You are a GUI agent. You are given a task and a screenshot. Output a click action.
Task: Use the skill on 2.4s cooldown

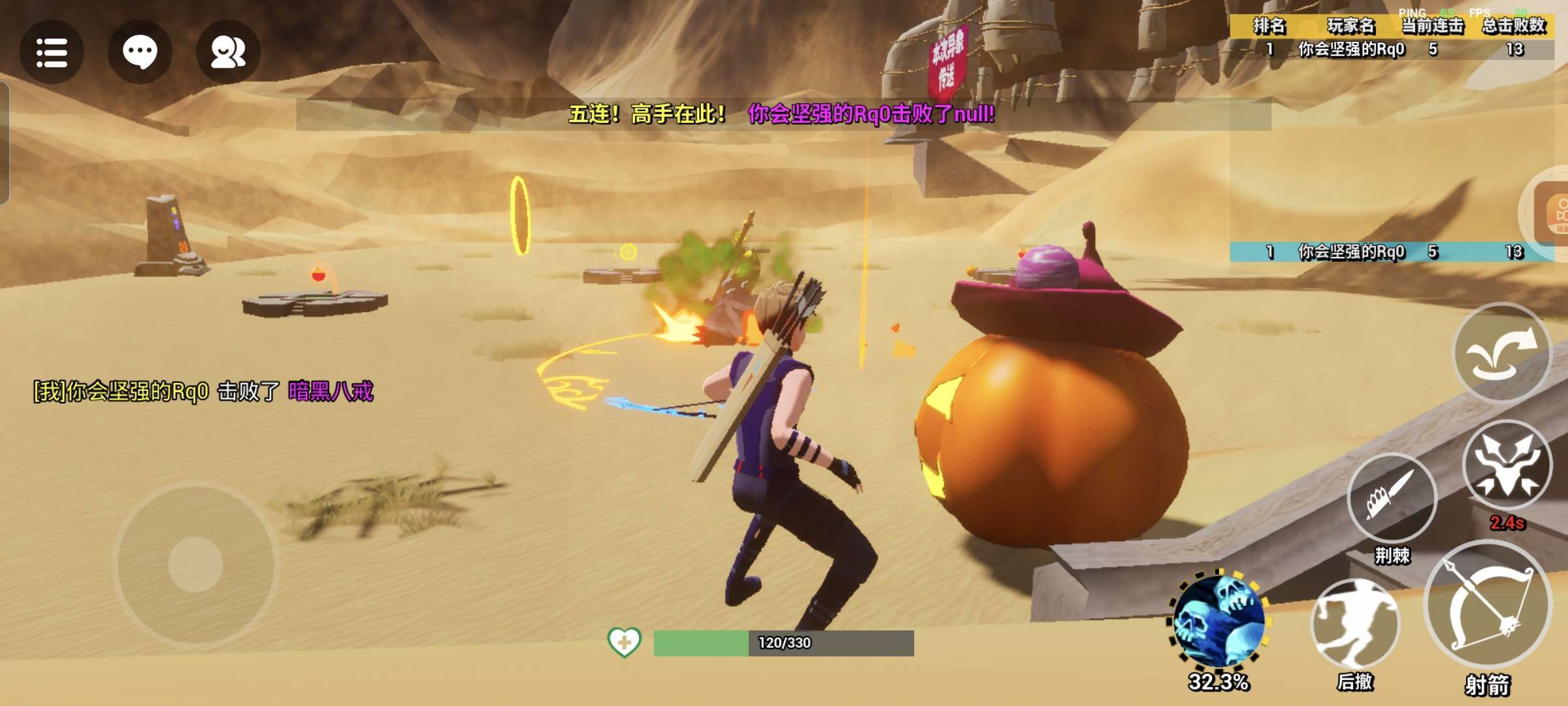pyautogui.click(x=1507, y=465)
